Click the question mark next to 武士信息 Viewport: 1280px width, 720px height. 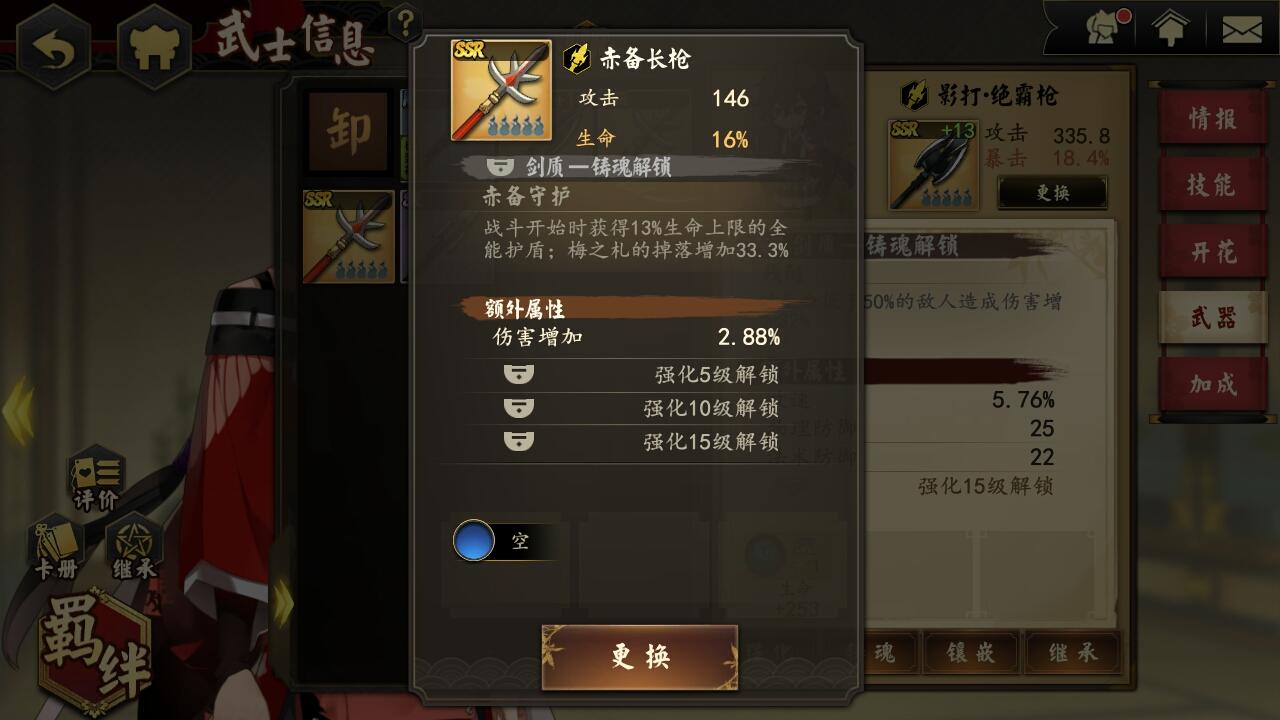[405, 19]
